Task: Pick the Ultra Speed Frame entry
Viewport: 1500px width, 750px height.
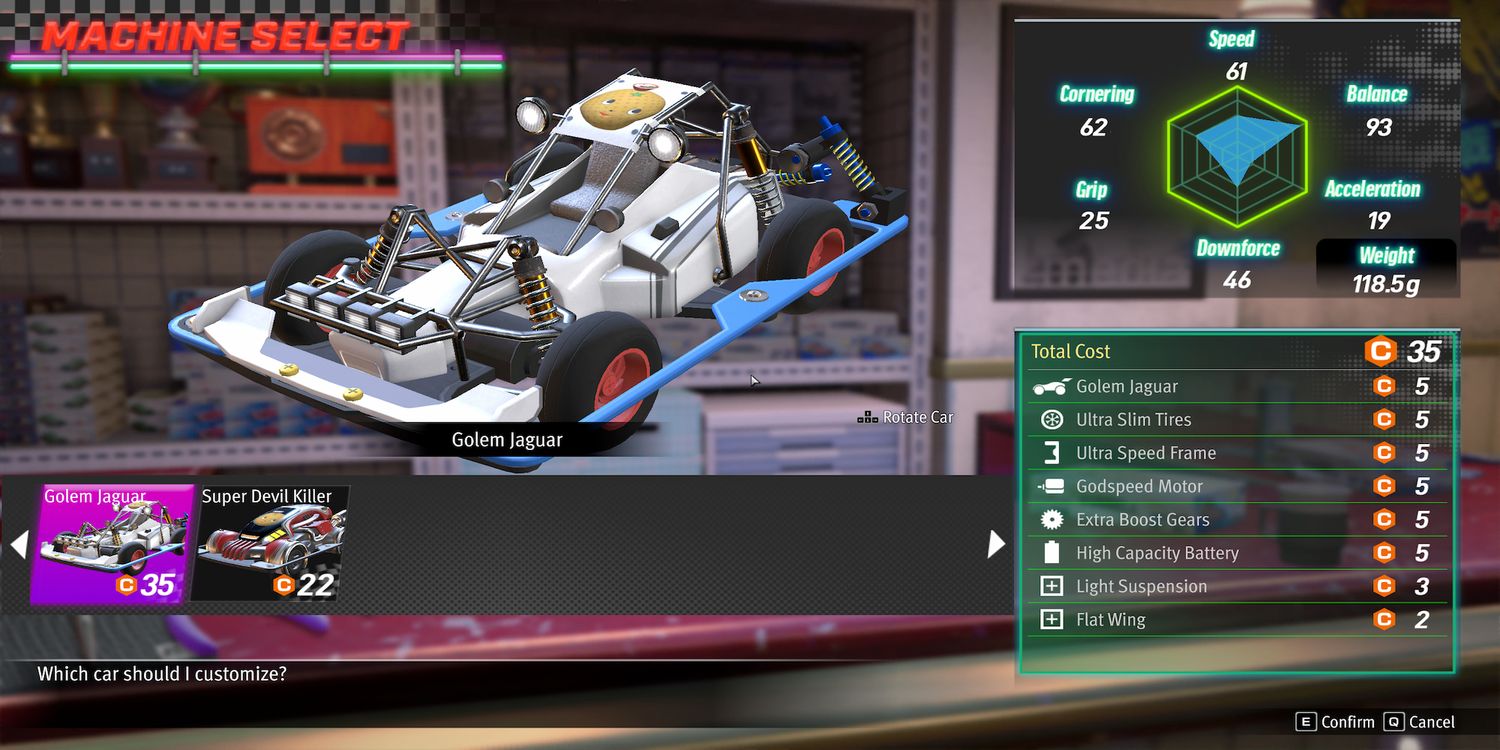Action: (x=1235, y=453)
